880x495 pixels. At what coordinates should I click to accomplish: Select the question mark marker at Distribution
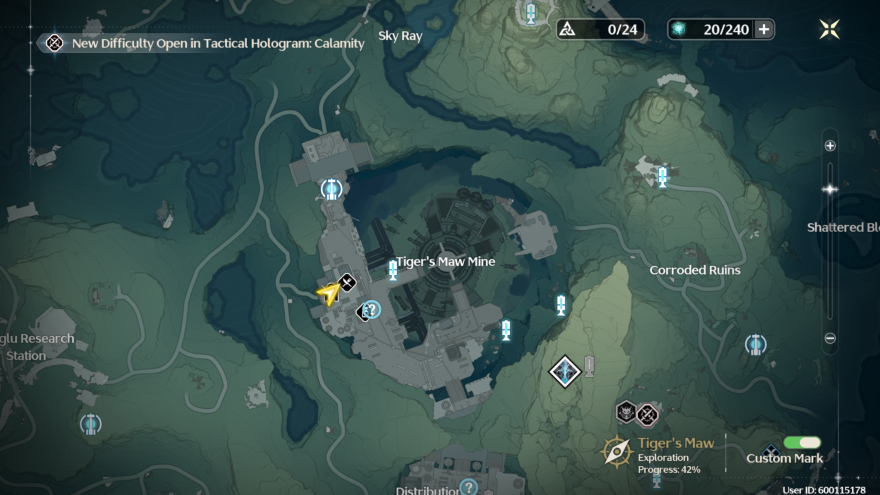pyautogui.click(x=467, y=487)
